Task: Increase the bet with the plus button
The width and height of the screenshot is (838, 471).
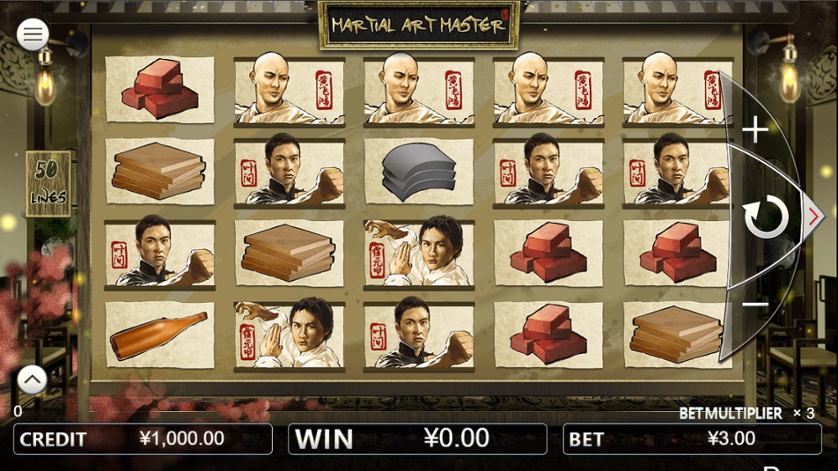Action: (x=755, y=129)
